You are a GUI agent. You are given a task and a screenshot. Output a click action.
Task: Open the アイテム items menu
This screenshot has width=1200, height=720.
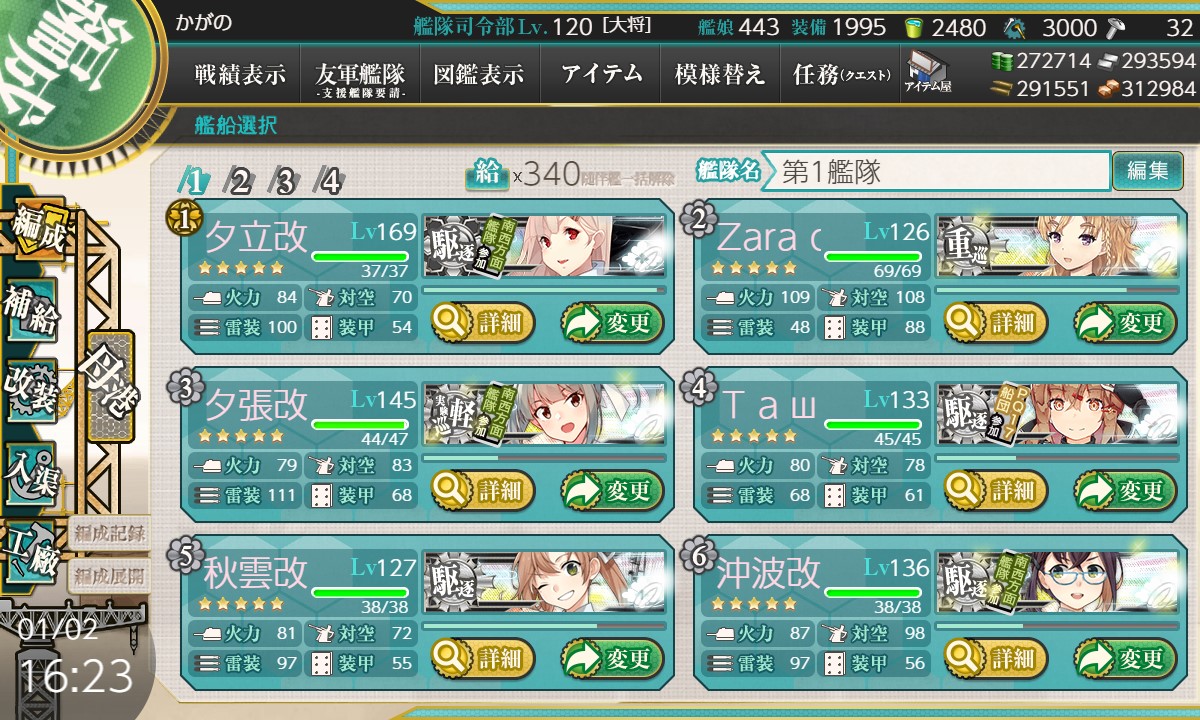click(x=601, y=74)
